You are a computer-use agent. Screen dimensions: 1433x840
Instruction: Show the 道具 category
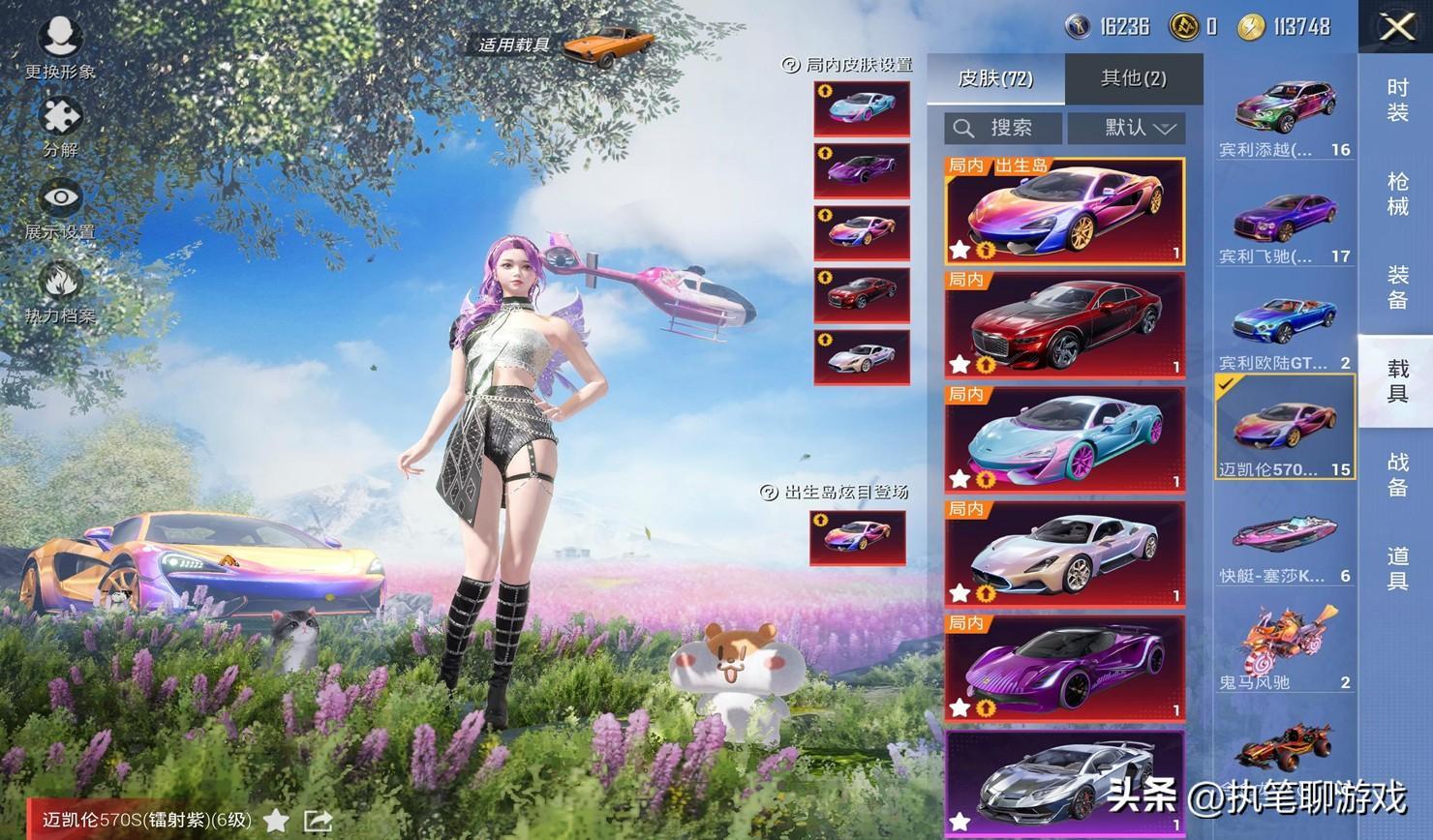[x=1396, y=568]
